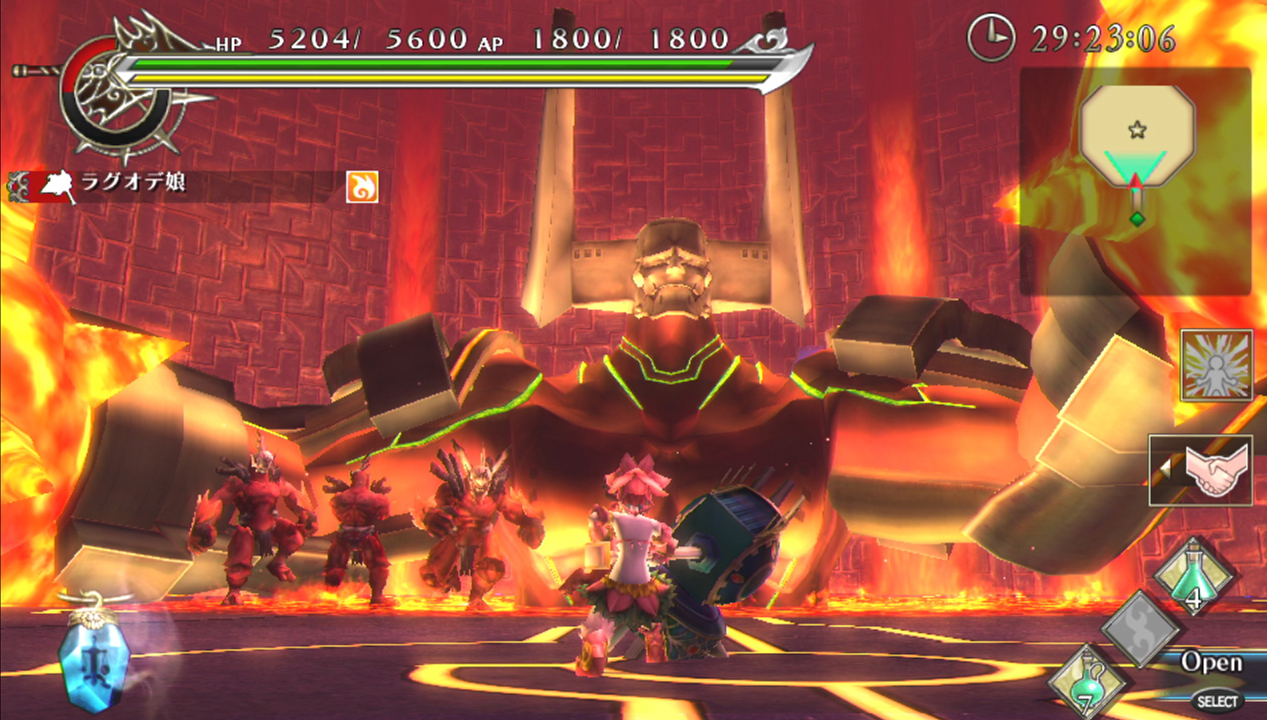Use the green potion jug with 7 left
Screen dimensions: 1267x720
point(1087,680)
